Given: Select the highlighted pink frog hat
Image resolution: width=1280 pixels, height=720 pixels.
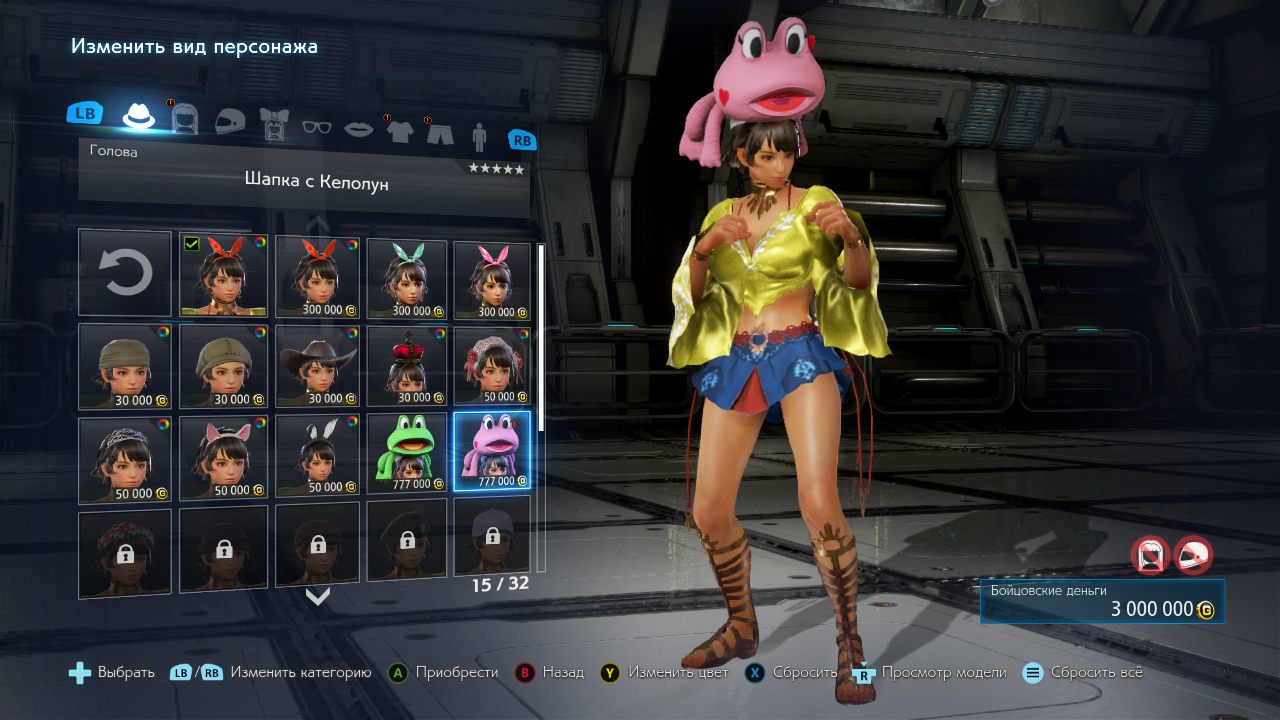Looking at the screenshot, I should (x=492, y=451).
